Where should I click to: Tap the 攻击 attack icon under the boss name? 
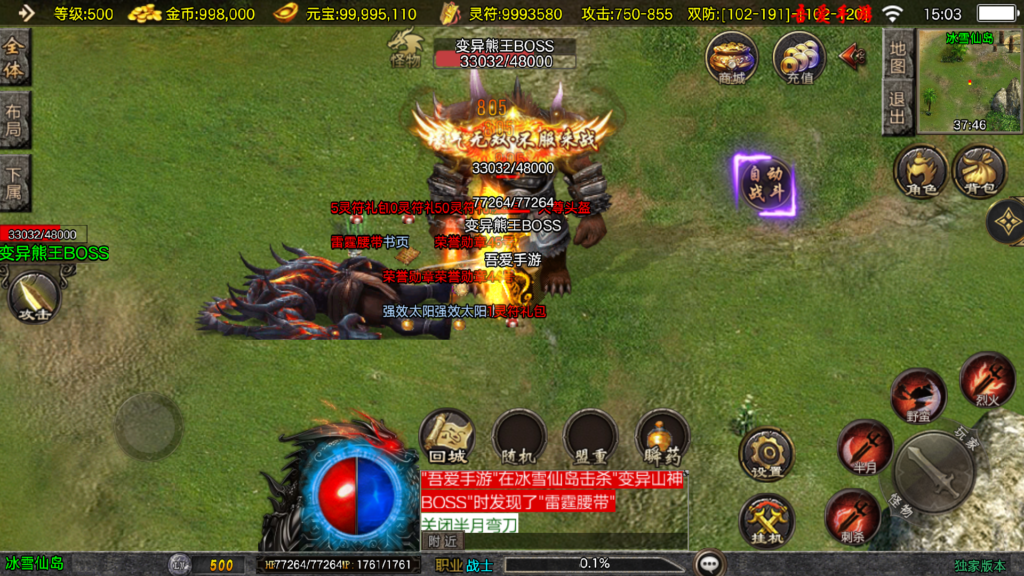pyautogui.click(x=34, y=297)
